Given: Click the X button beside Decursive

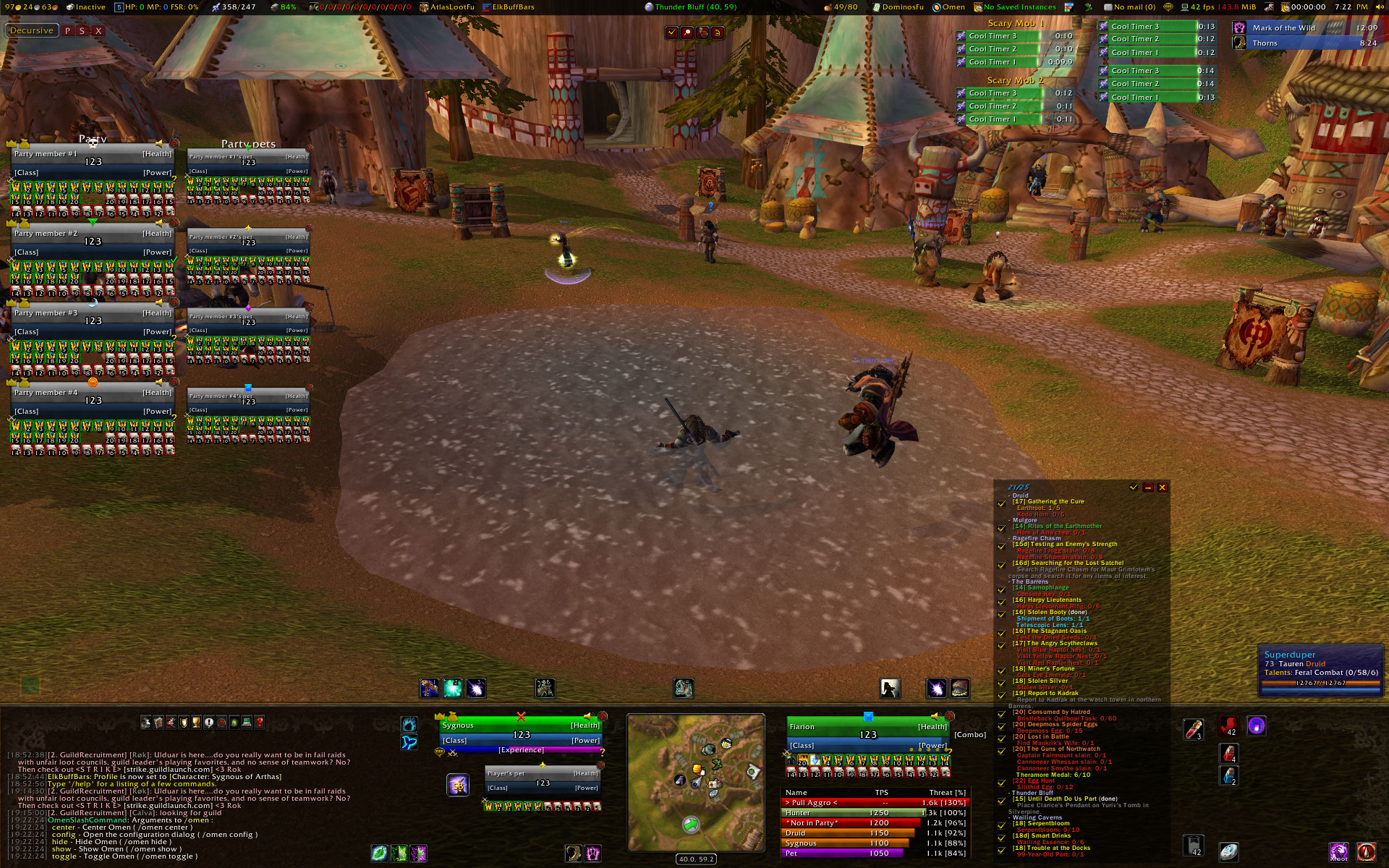Looking at the screenshot, I should (x=98, y=31).
